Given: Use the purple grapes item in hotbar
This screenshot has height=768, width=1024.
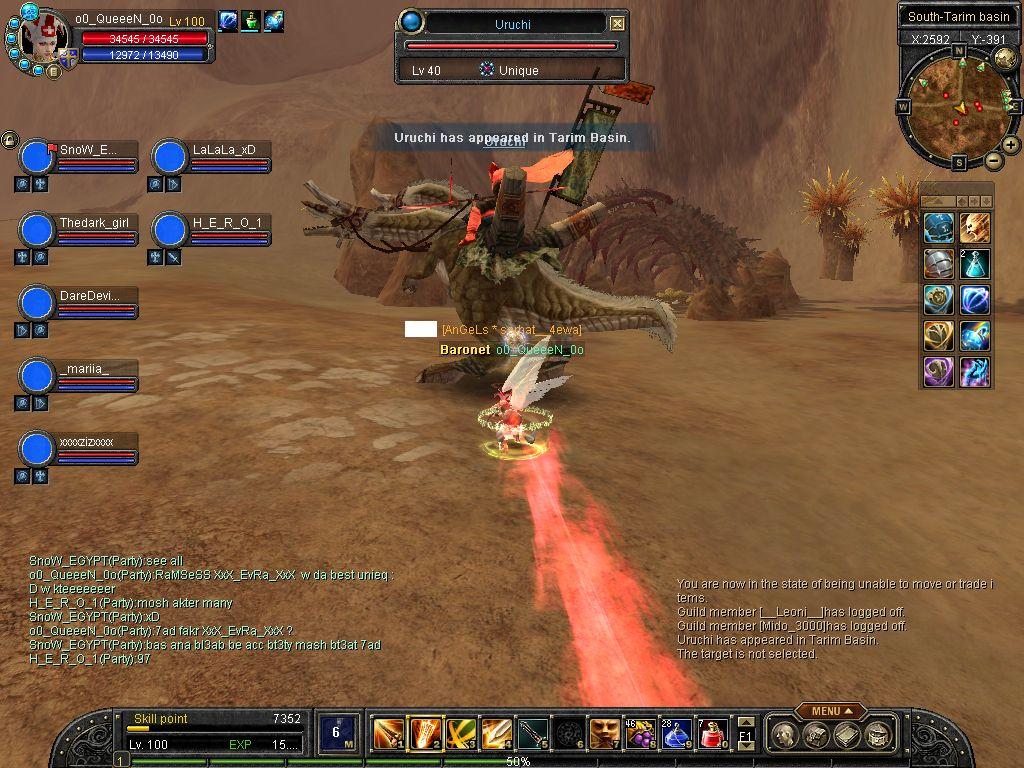Looking at the screenshot, I should [640, 734].
